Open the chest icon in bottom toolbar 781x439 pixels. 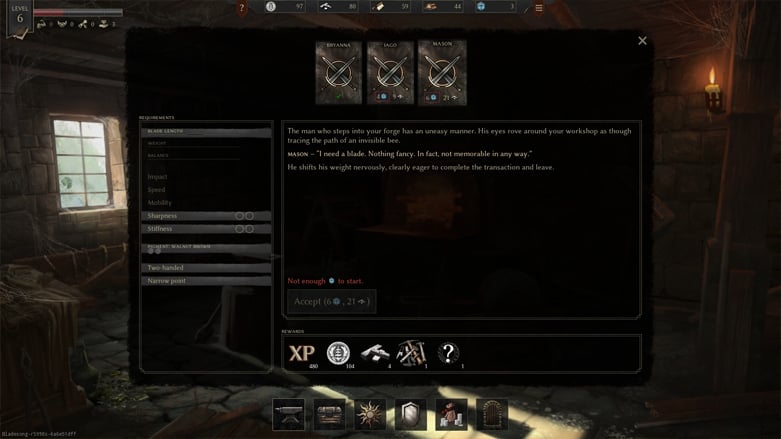(x=329, y=414)
